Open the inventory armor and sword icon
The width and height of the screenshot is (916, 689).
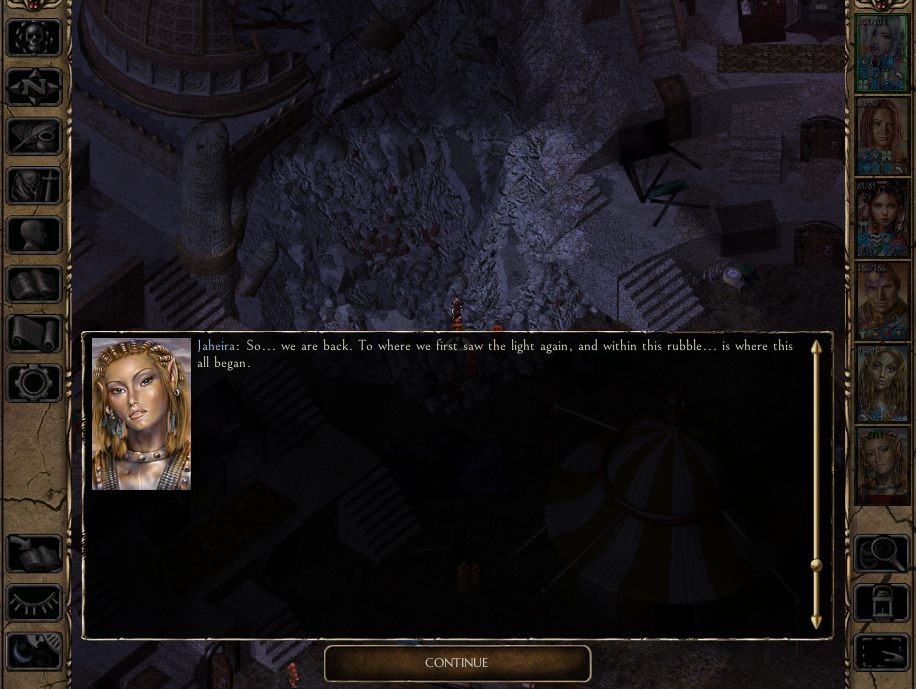click(x=35, y=186)
